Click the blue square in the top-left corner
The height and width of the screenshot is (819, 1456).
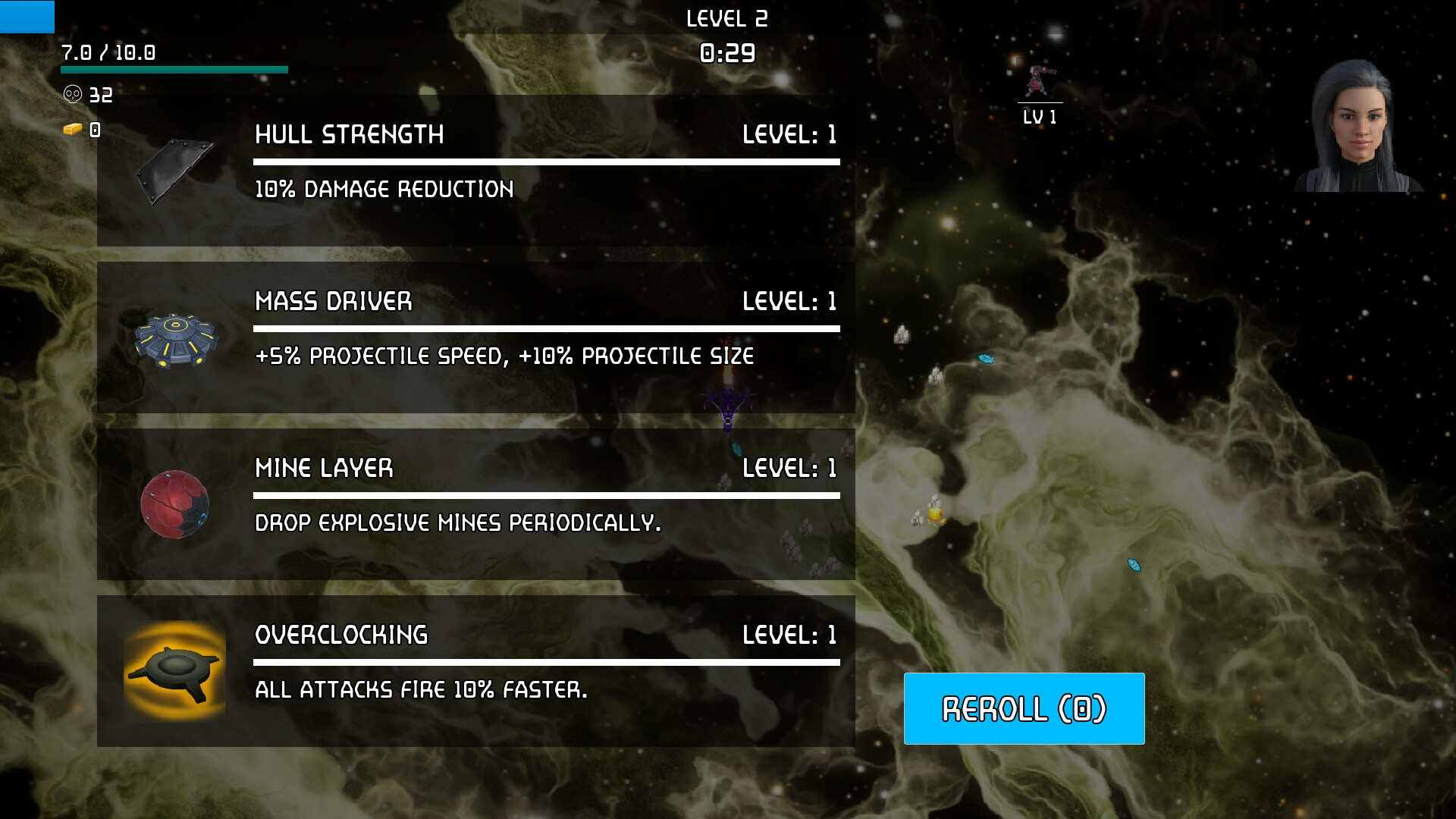tap(27, 17)
